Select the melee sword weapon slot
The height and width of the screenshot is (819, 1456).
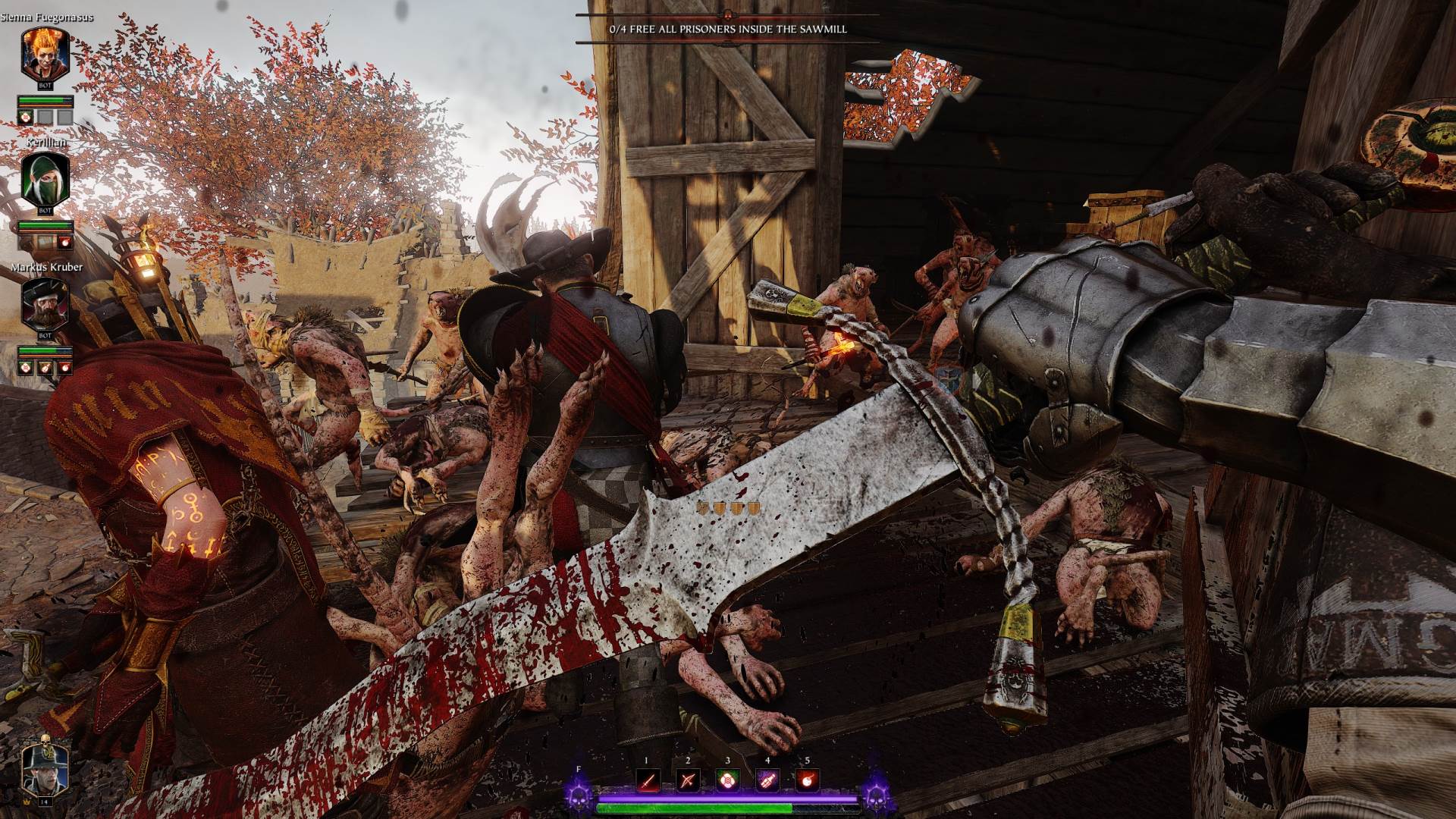(x=647, y=780)
